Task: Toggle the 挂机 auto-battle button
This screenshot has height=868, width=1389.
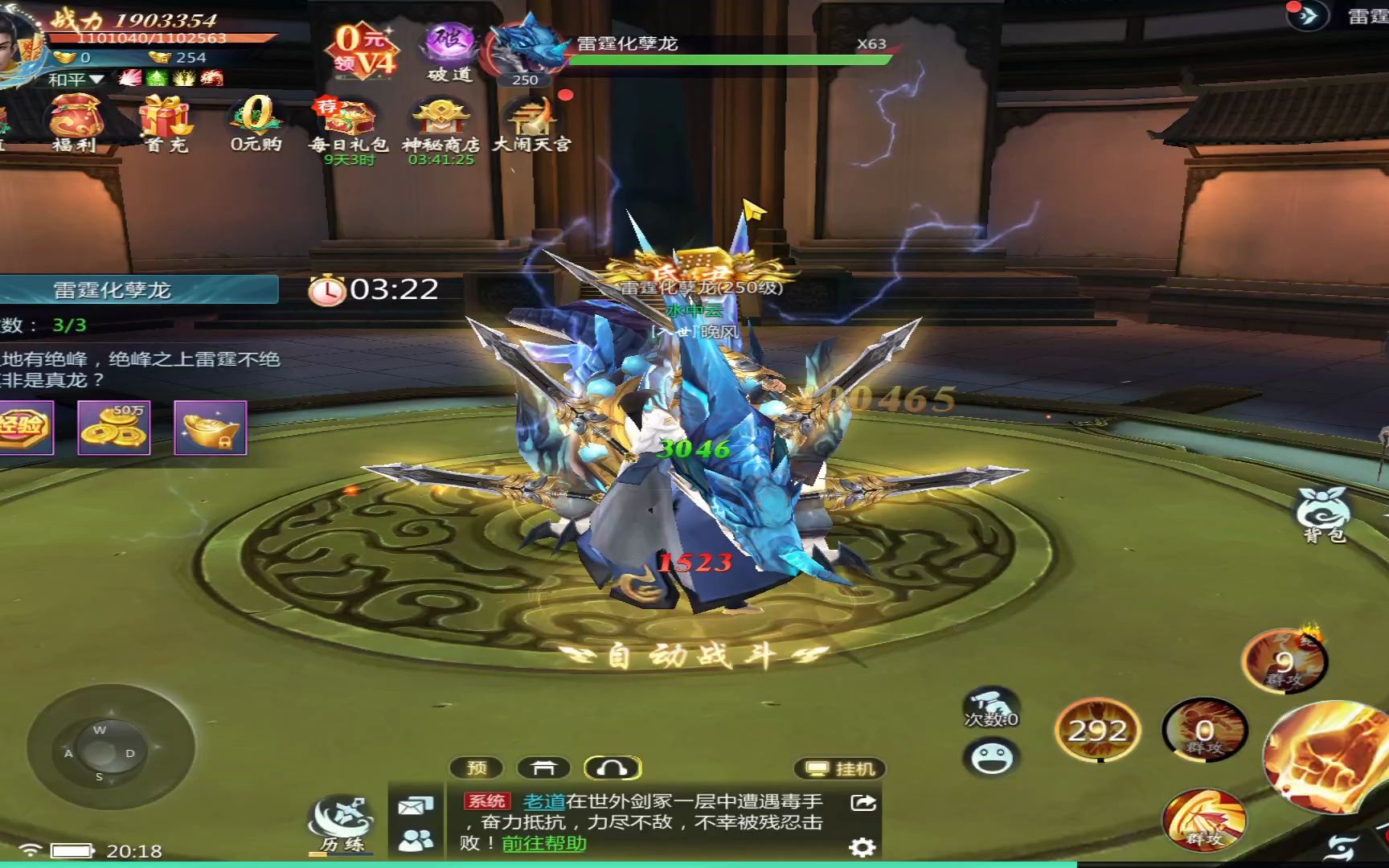Action: pos(840,769)
